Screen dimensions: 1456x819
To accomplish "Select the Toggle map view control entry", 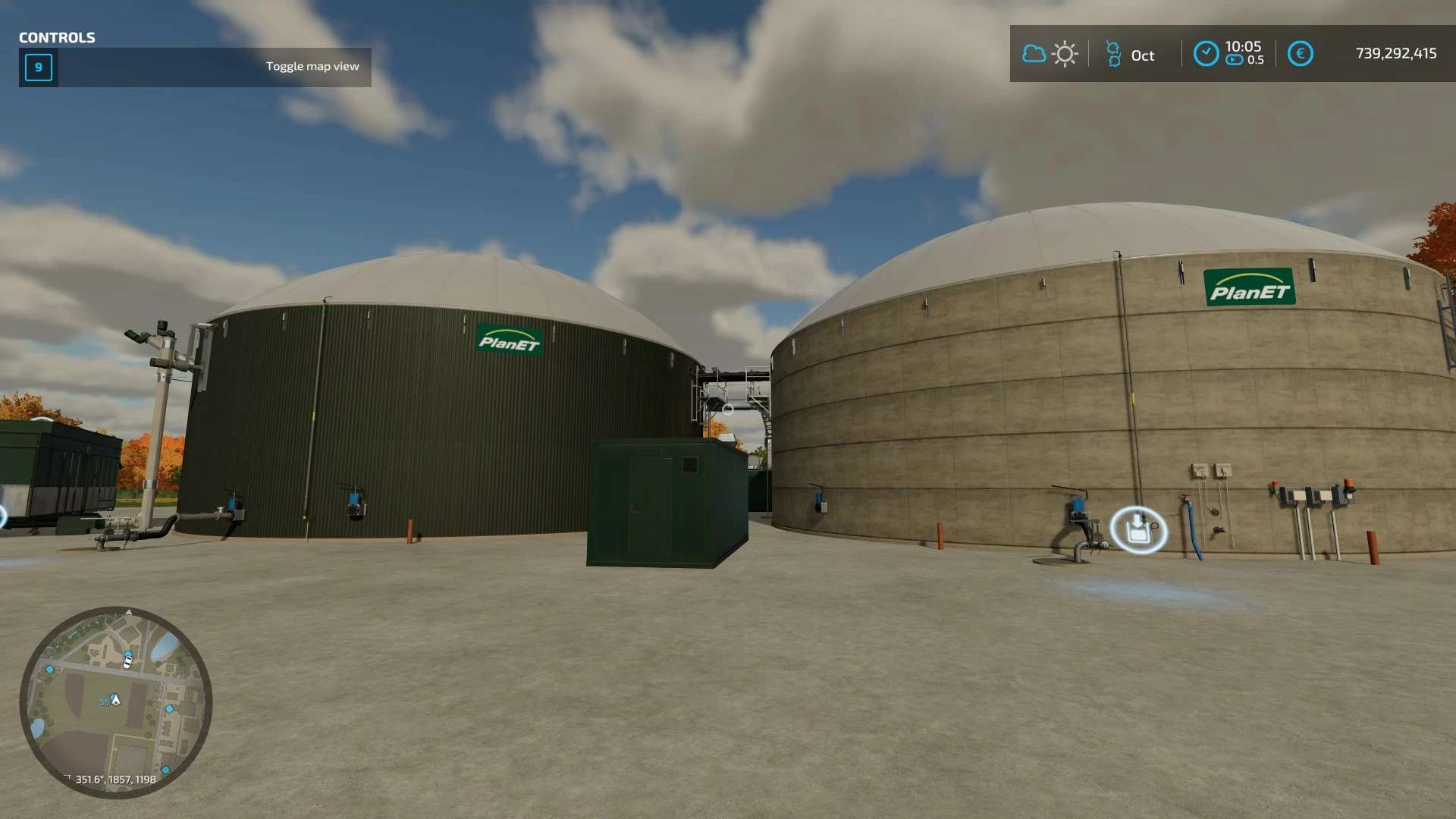I will pos(196,67).
